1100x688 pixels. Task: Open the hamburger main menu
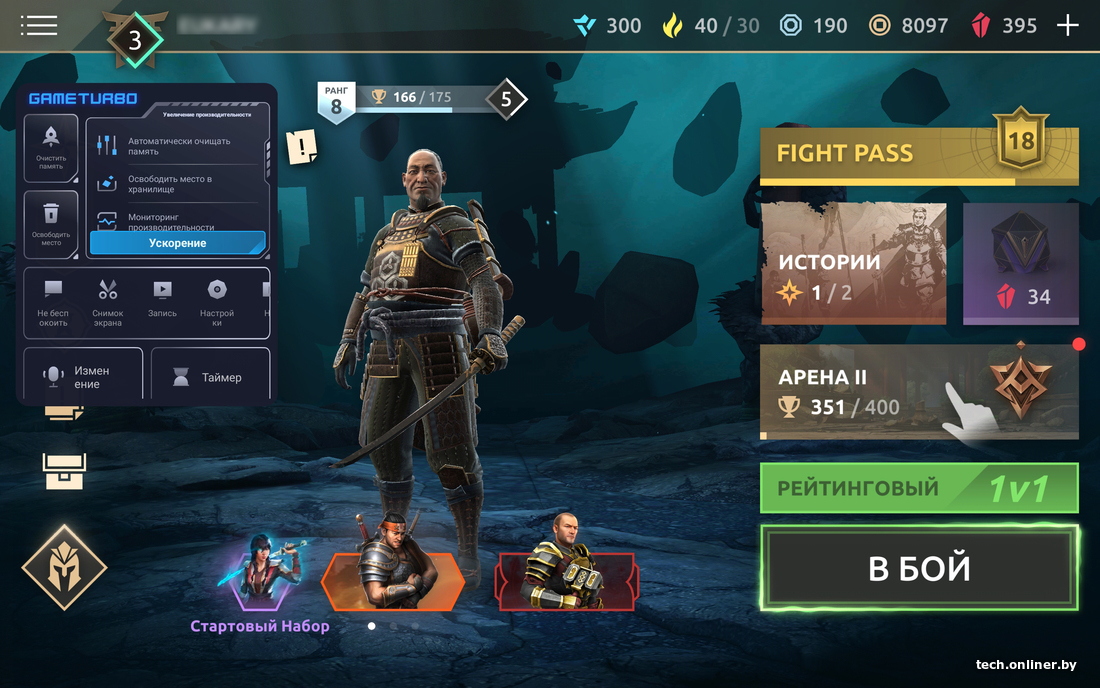(38, 25)
